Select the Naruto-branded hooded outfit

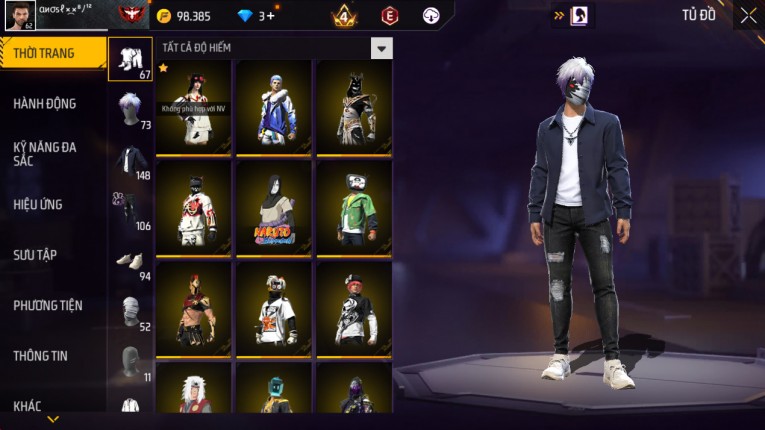click(x=273, y=207)
